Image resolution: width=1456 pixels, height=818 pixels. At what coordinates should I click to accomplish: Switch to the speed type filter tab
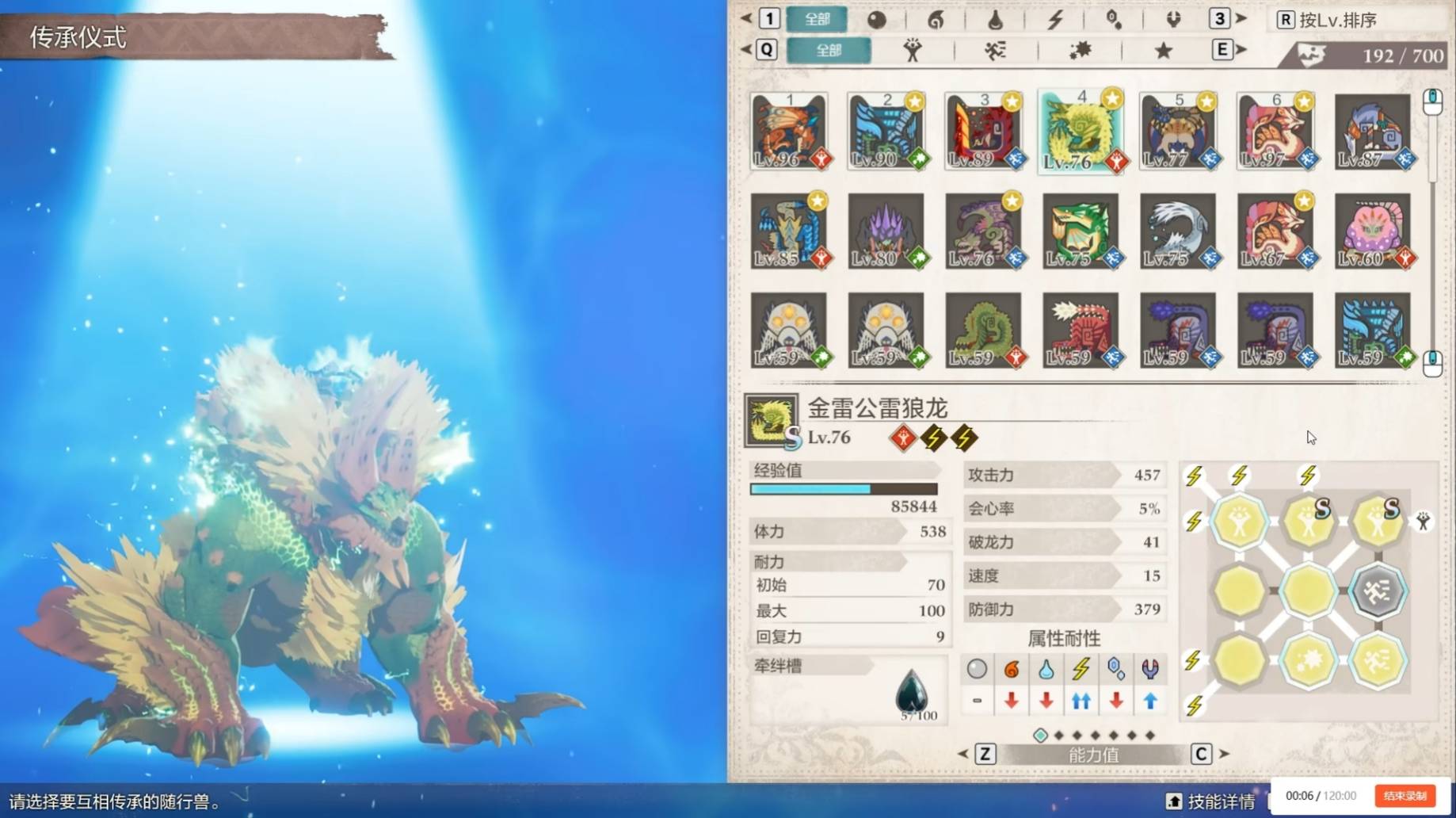tap(996, 52)
